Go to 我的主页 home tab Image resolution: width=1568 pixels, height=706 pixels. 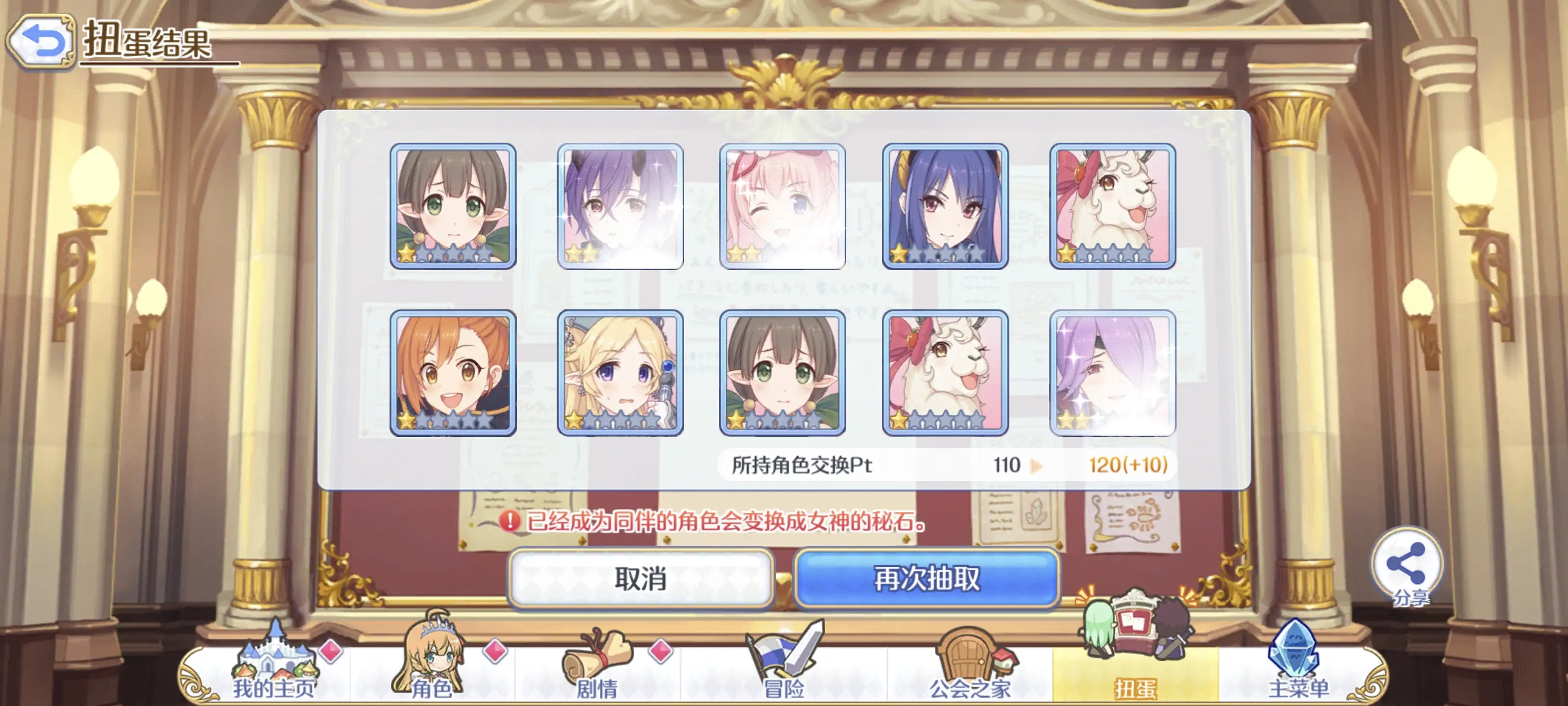coord(274,670)
